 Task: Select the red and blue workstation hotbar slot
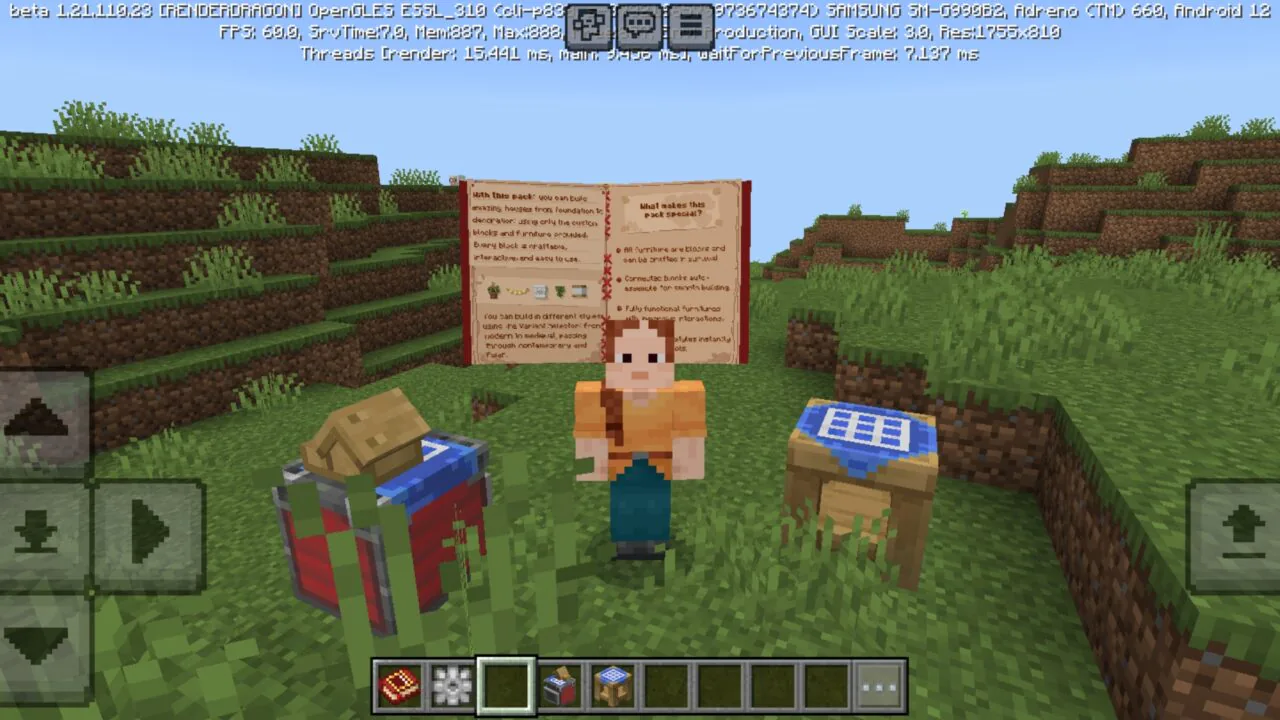point(559,686)
